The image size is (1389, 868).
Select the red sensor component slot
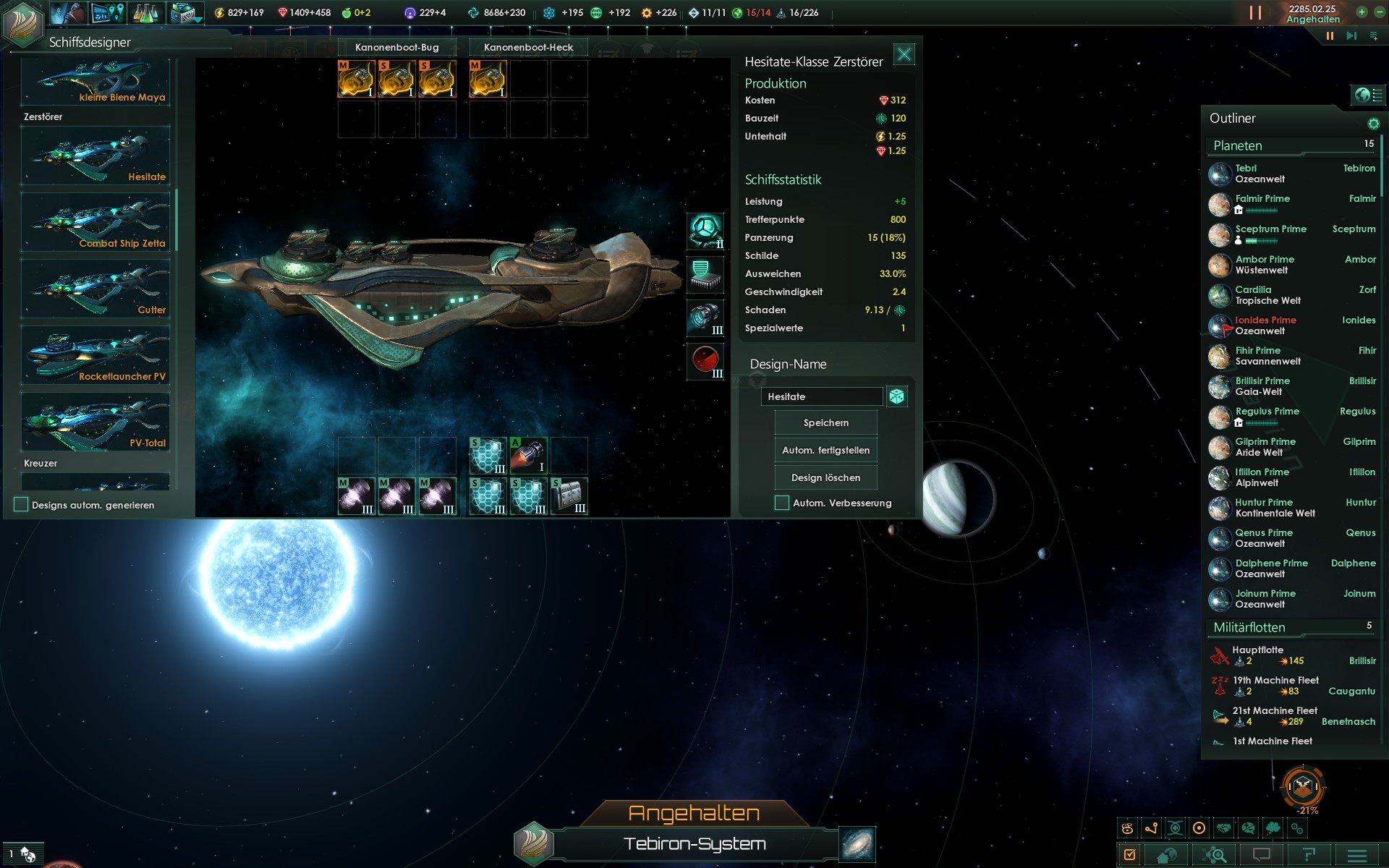coord(705,360)
